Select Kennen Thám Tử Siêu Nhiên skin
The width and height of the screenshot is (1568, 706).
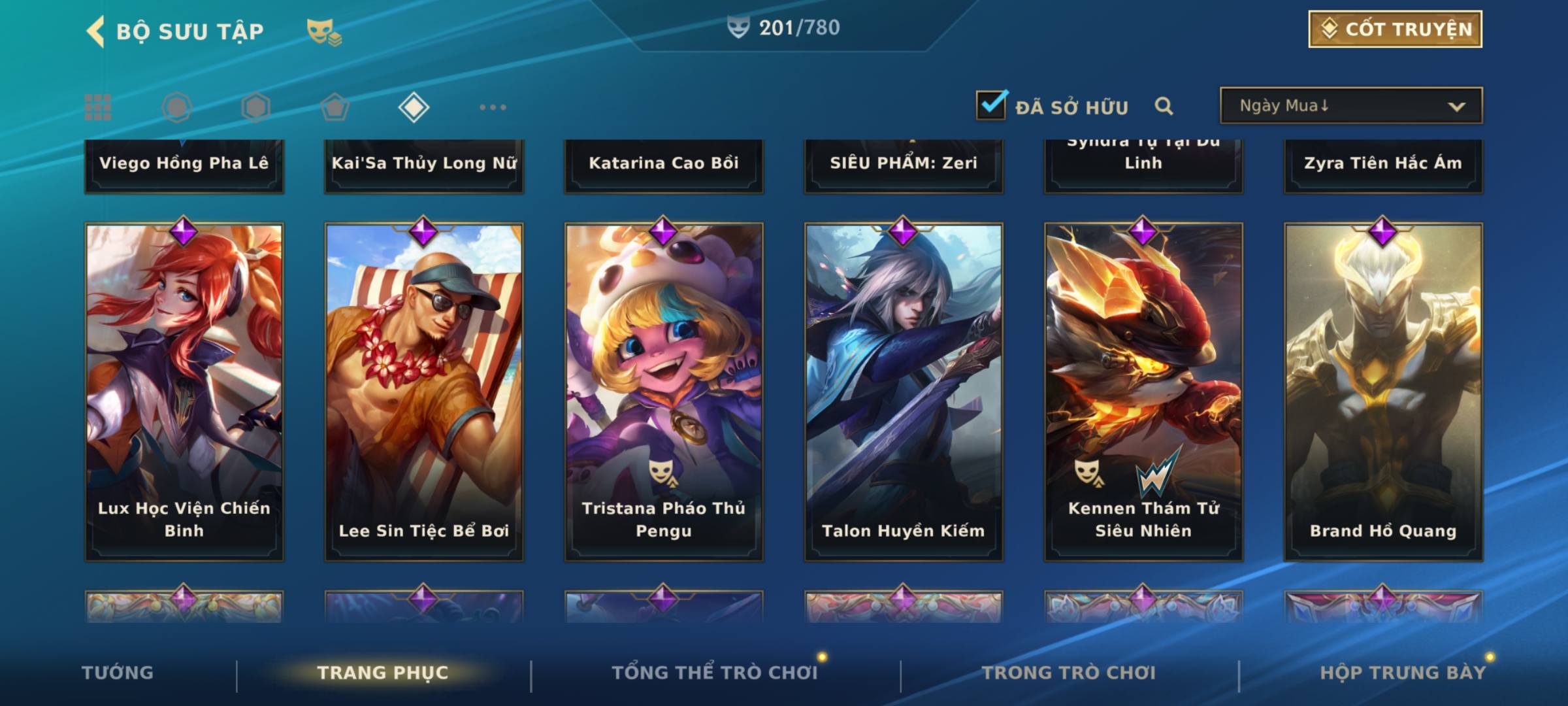point(1143,392)
